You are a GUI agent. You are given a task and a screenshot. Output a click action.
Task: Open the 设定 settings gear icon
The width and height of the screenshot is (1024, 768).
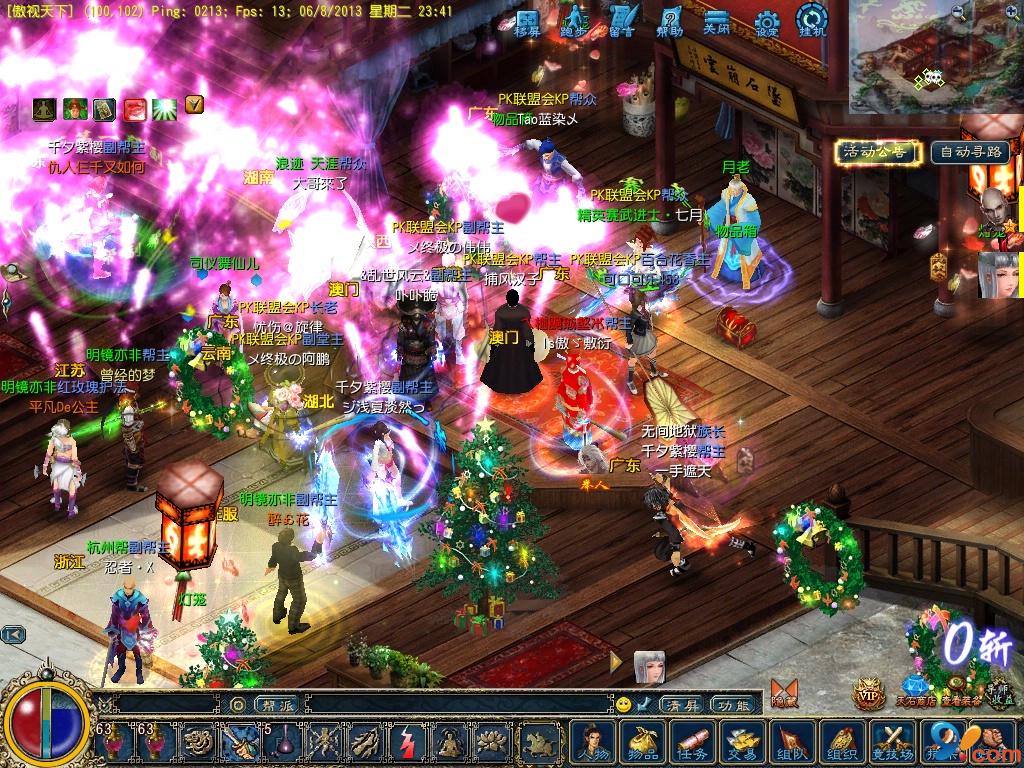coord(767,21)
